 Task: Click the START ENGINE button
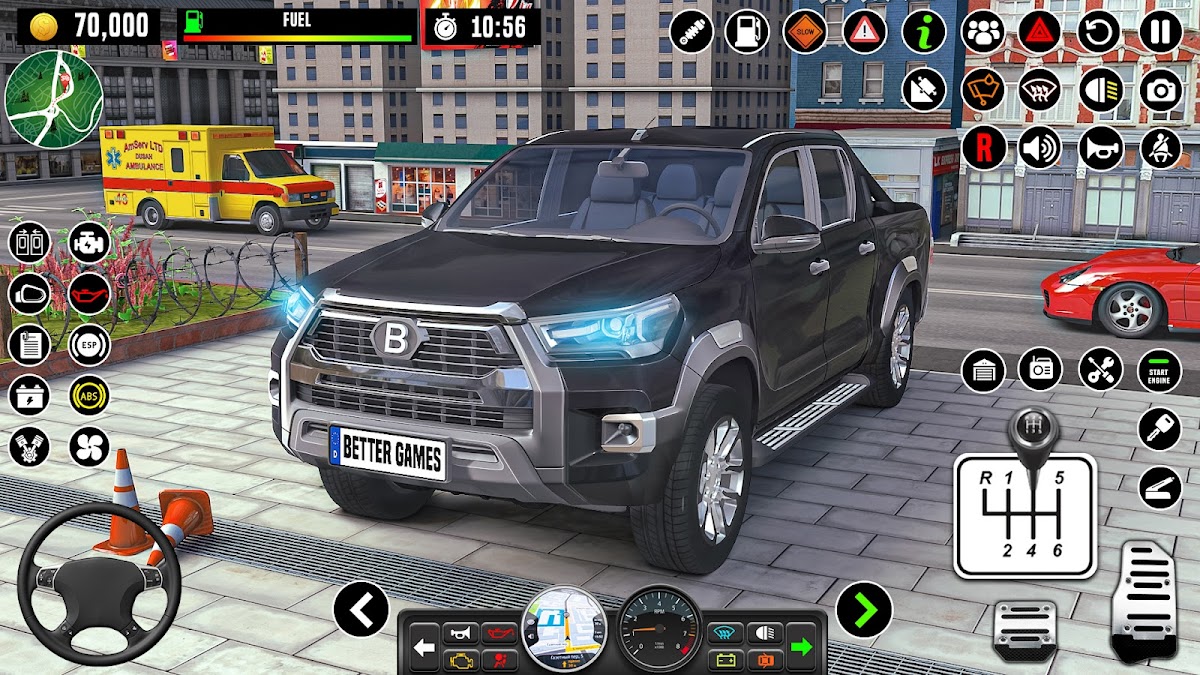click(1159, 370)
